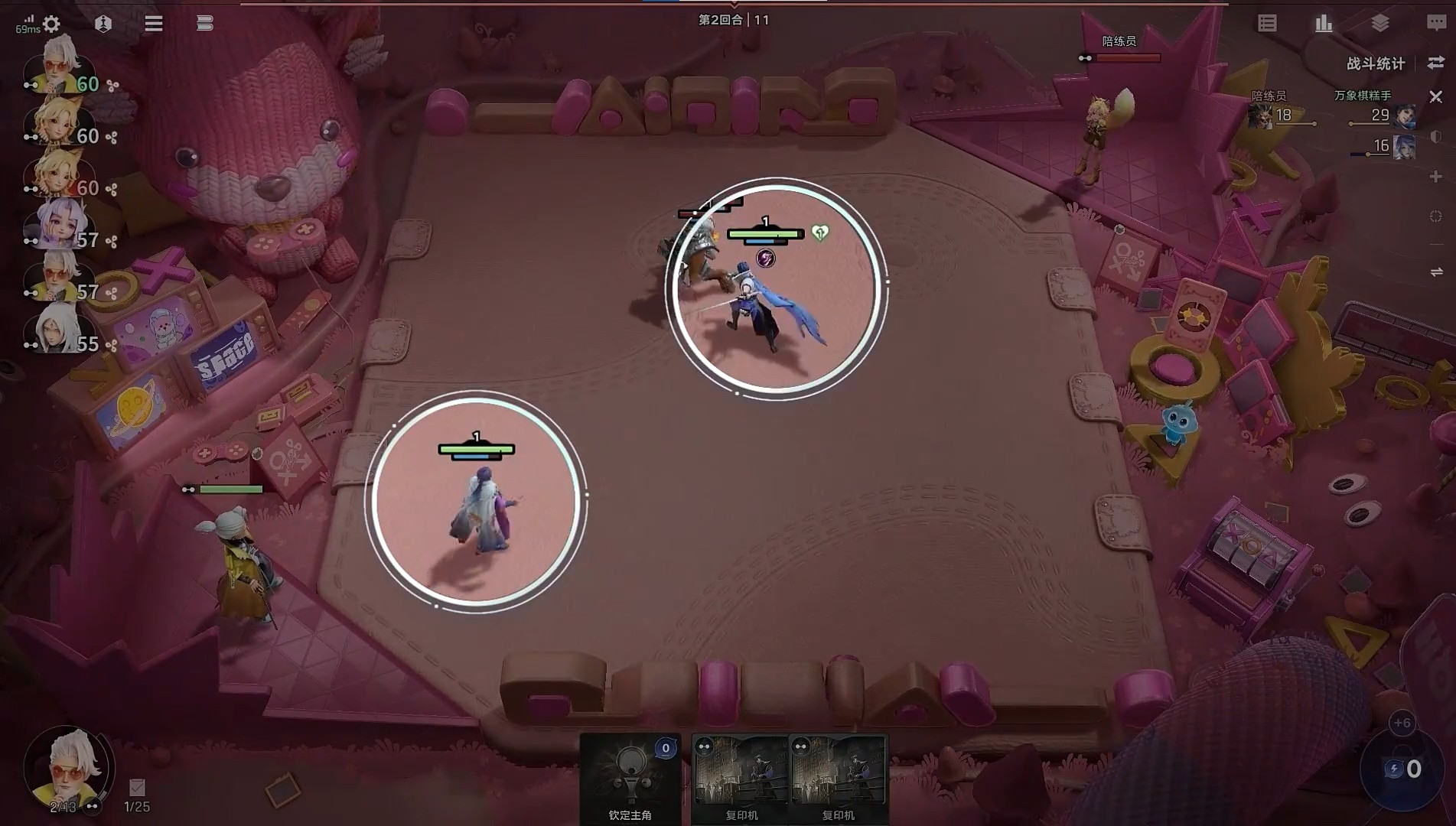Switch to the bar chart statistics tab
The image size is (1456, 826).
1324,24
